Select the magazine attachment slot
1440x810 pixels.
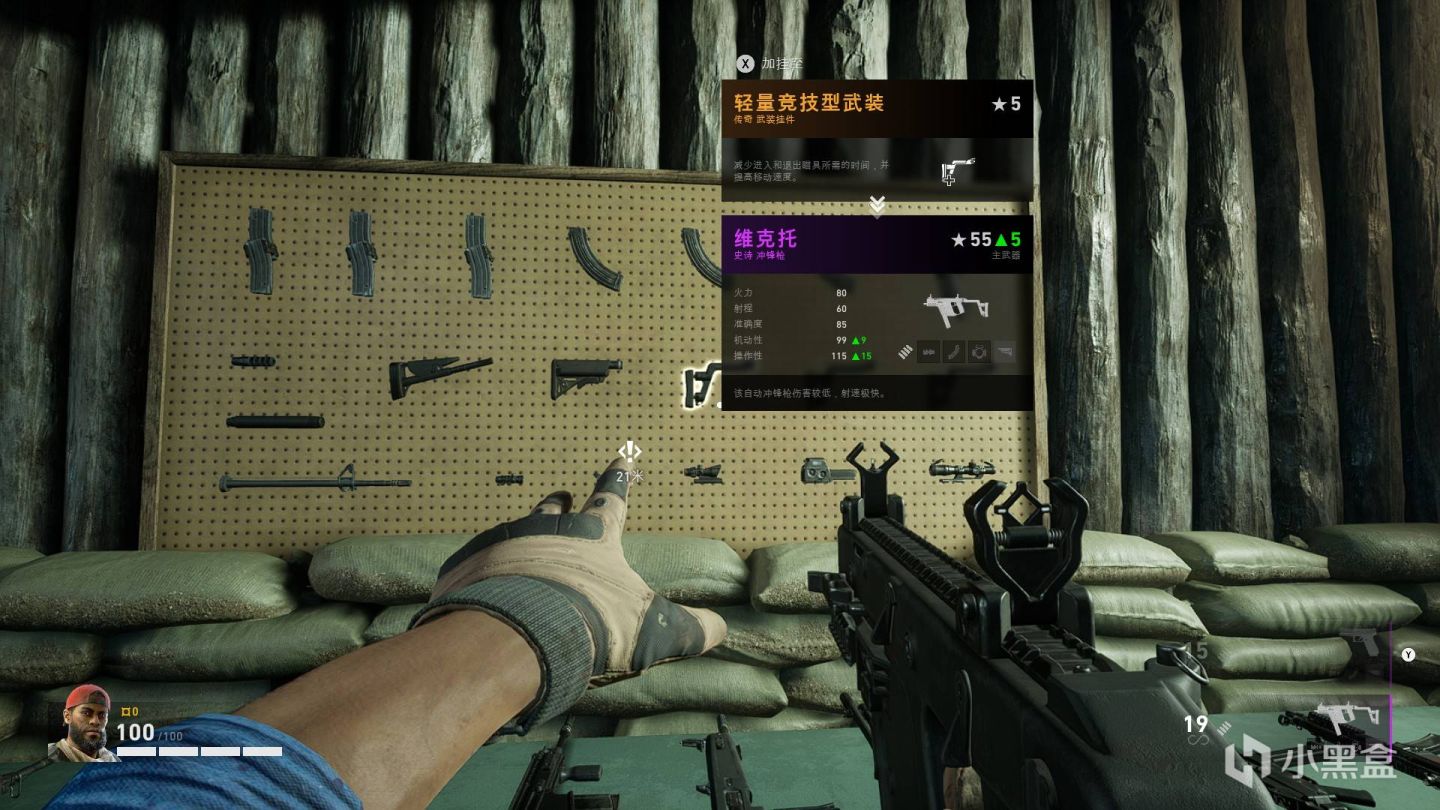pos(954,352)
